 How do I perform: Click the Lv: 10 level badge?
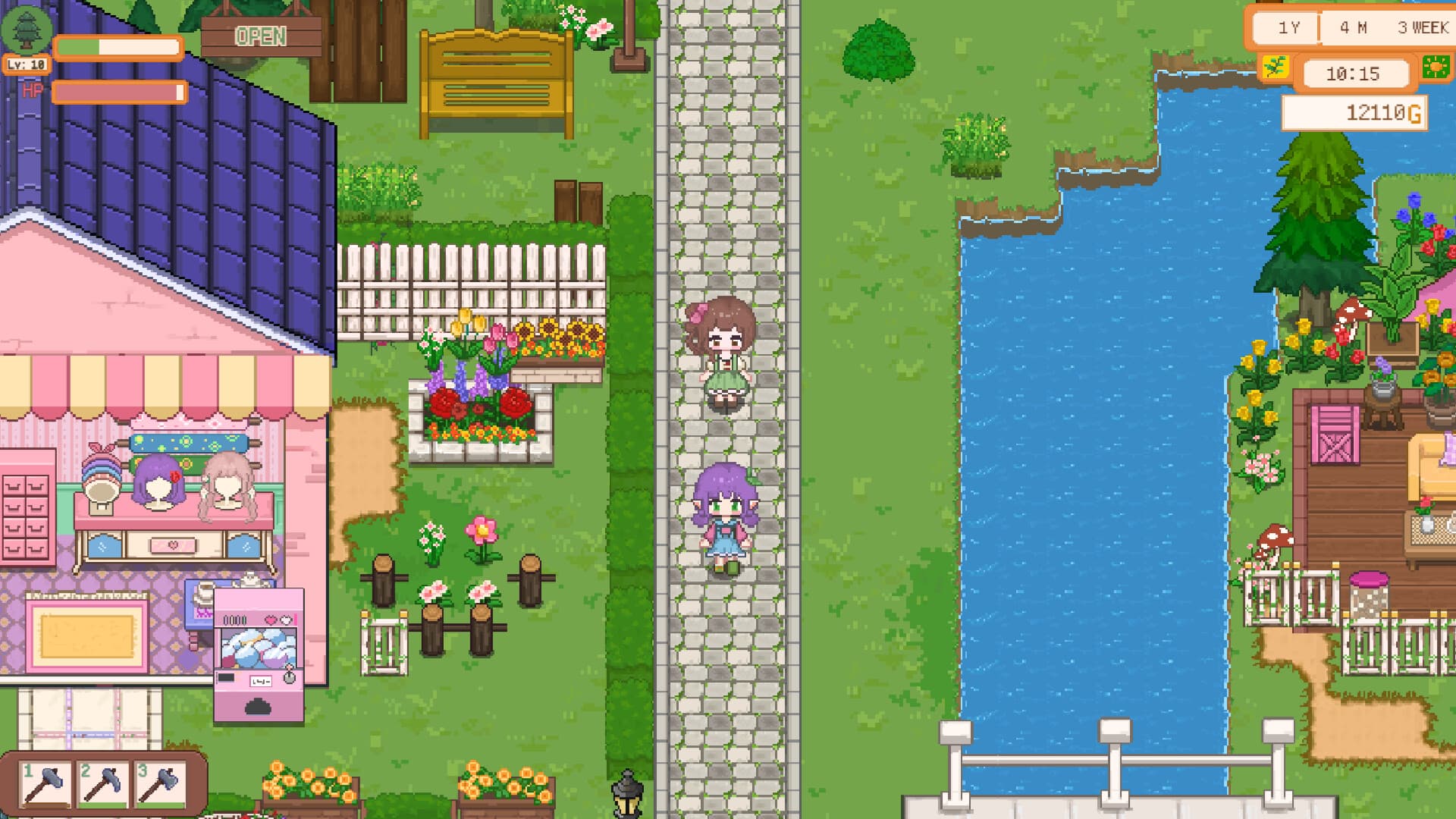(25, 65)
